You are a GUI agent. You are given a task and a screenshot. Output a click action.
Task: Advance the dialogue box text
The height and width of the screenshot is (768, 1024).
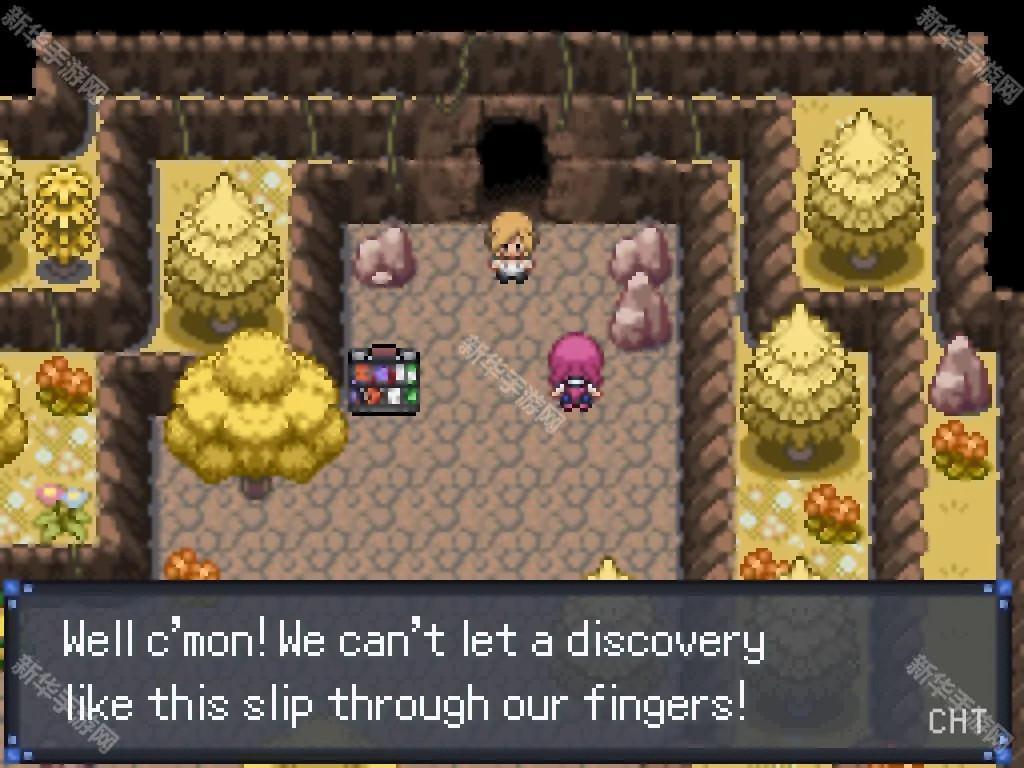coord(510,672)
